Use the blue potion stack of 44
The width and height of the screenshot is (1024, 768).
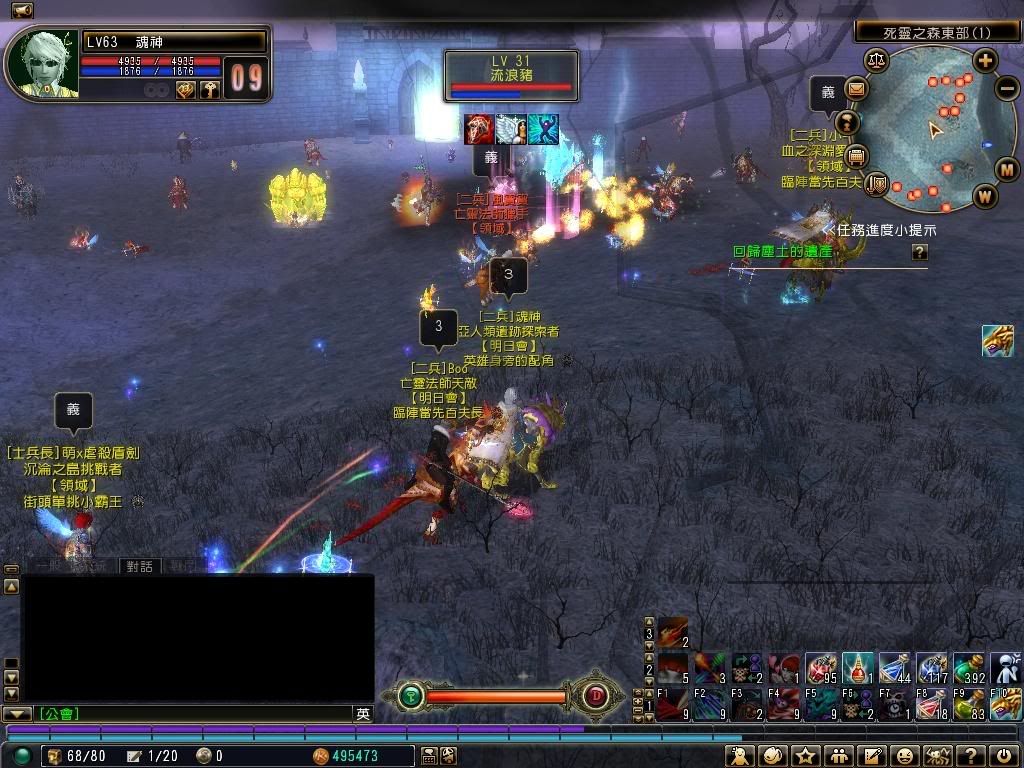click(894, 667)
